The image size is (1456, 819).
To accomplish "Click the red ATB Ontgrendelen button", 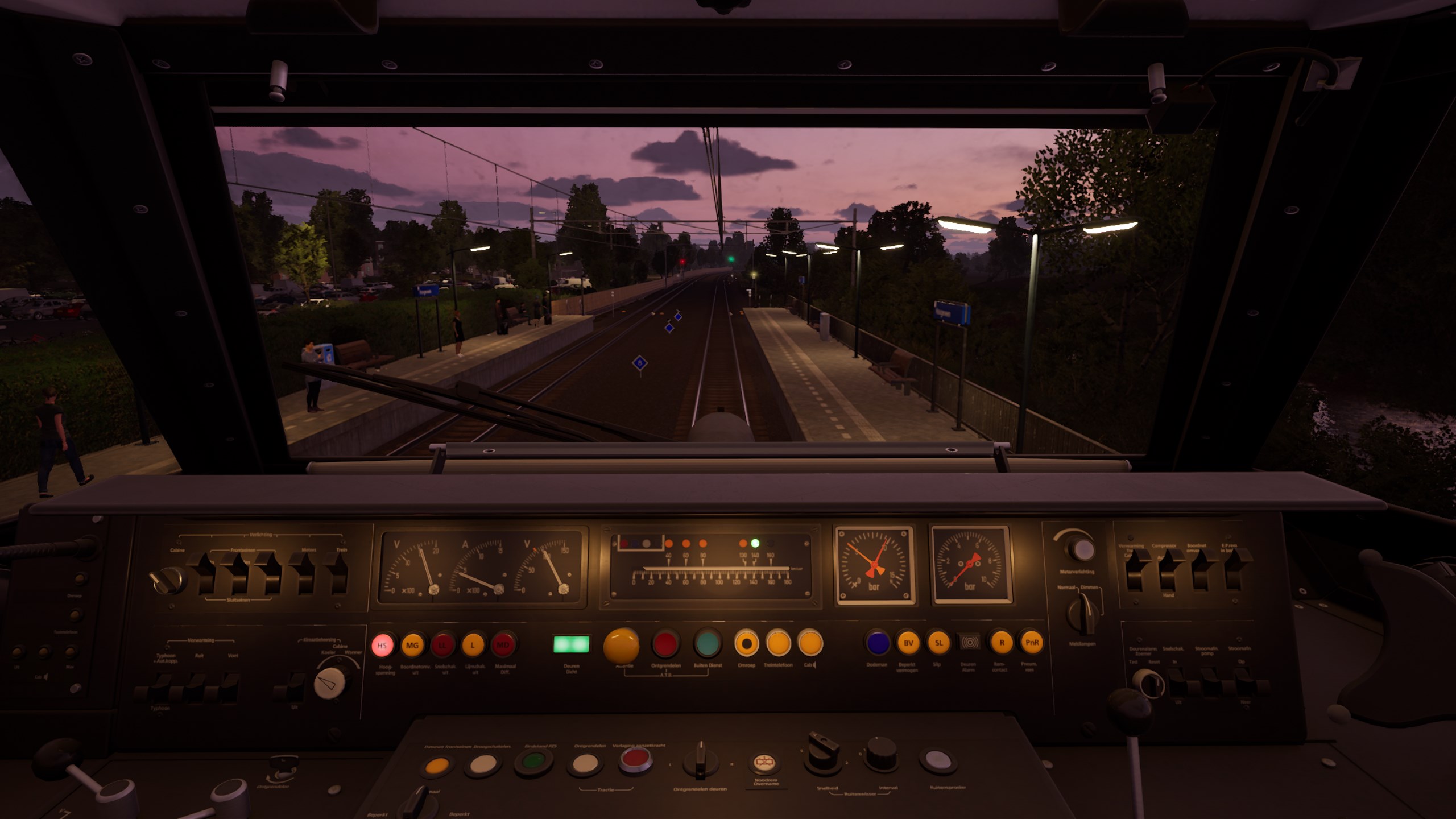I will (665, 644).
